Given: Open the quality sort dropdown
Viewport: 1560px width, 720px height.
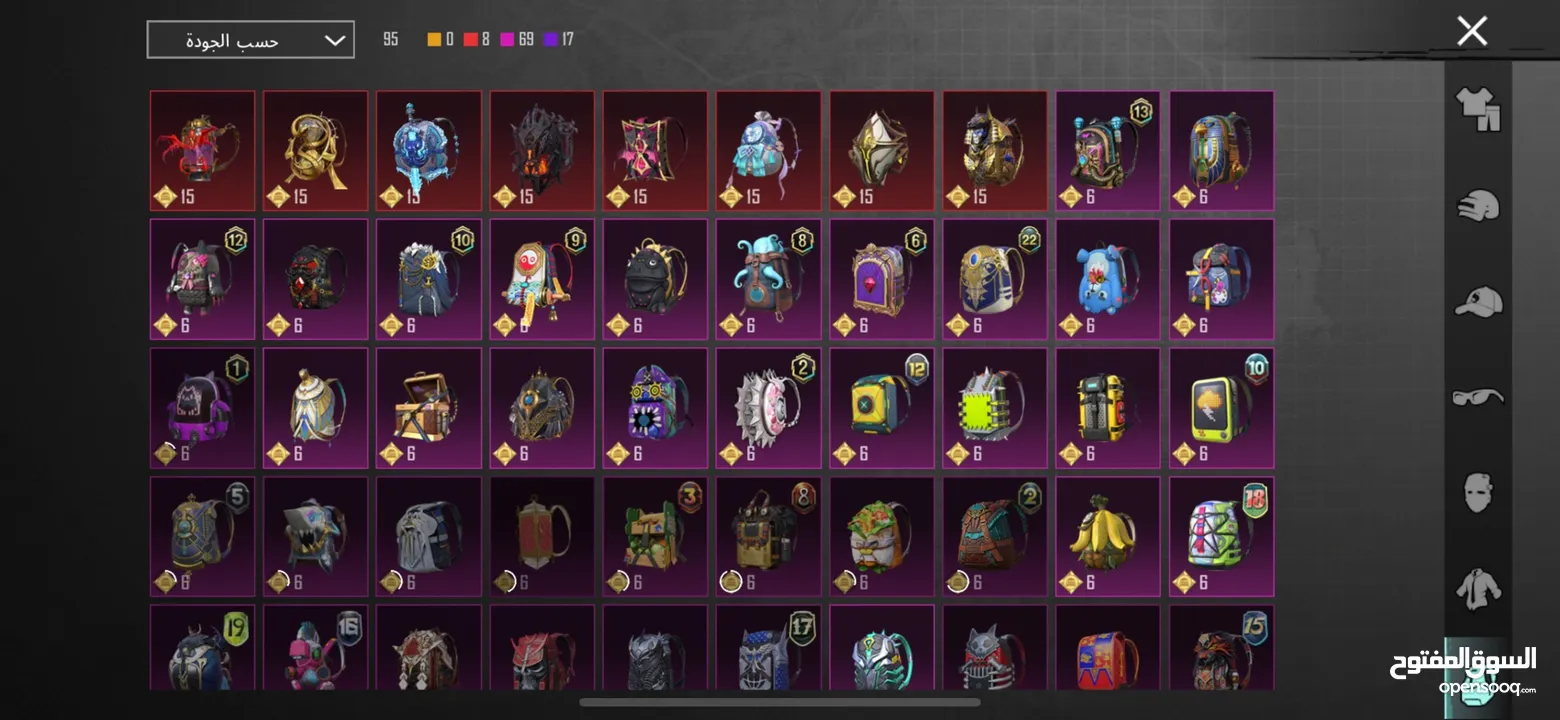Looking at the screenshot, I should pyautogui.click(x=250, y=40).
